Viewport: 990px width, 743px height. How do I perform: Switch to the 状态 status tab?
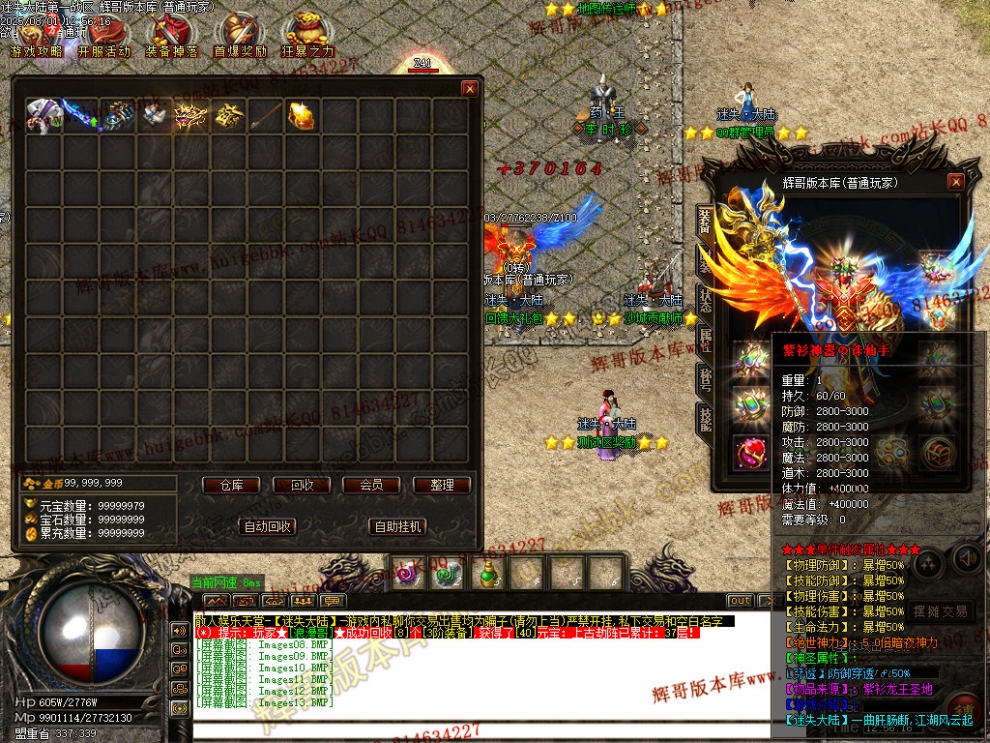coord(705,300)
